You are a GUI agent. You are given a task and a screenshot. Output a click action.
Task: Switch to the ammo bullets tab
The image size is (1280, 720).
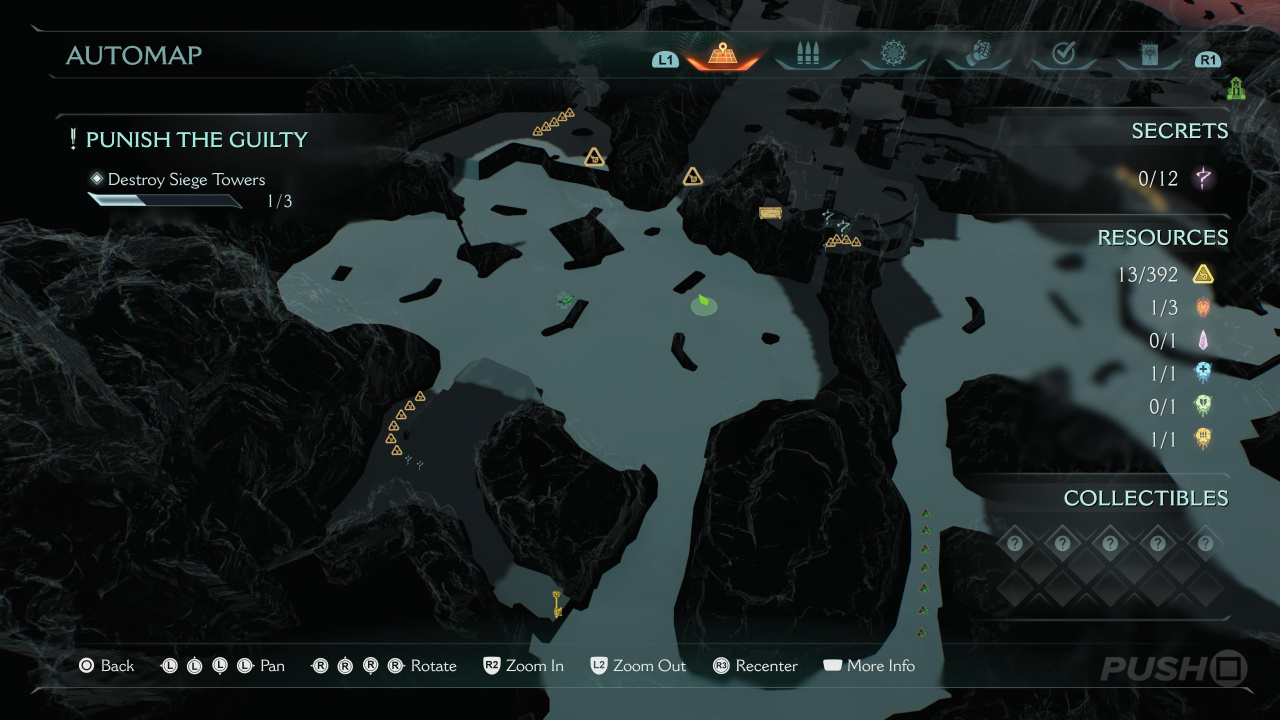(x=807, y=54)
